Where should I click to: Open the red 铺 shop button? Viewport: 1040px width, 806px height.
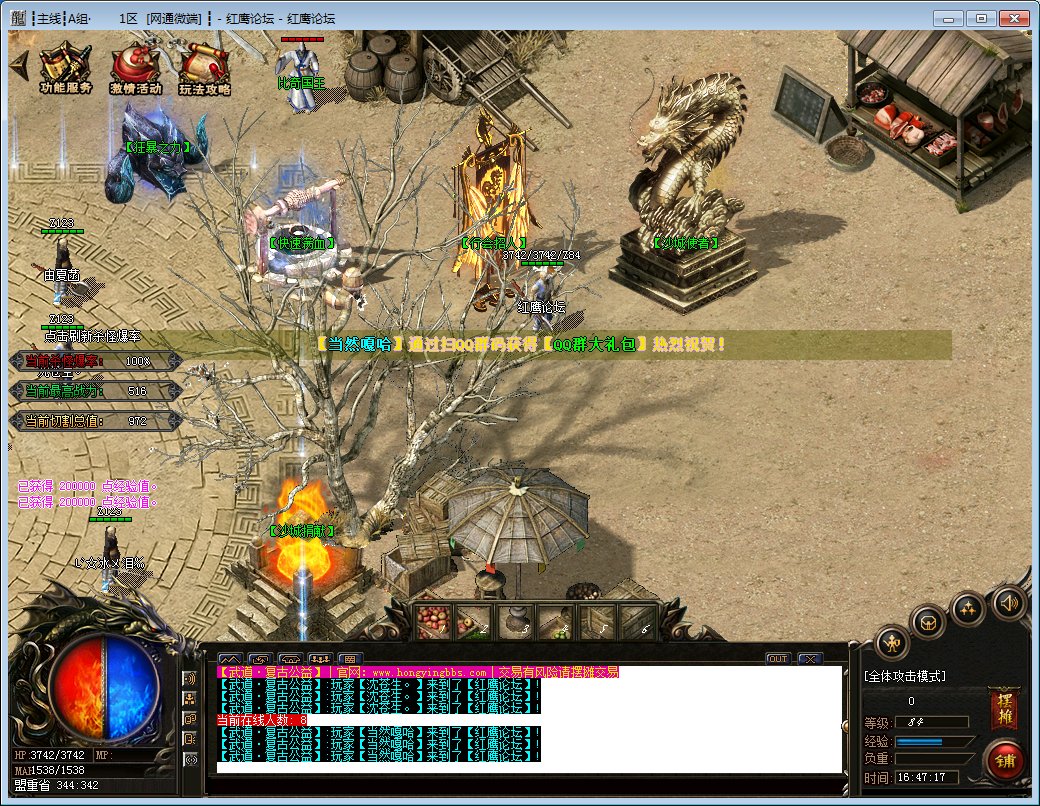click(x=1004, y=760)
